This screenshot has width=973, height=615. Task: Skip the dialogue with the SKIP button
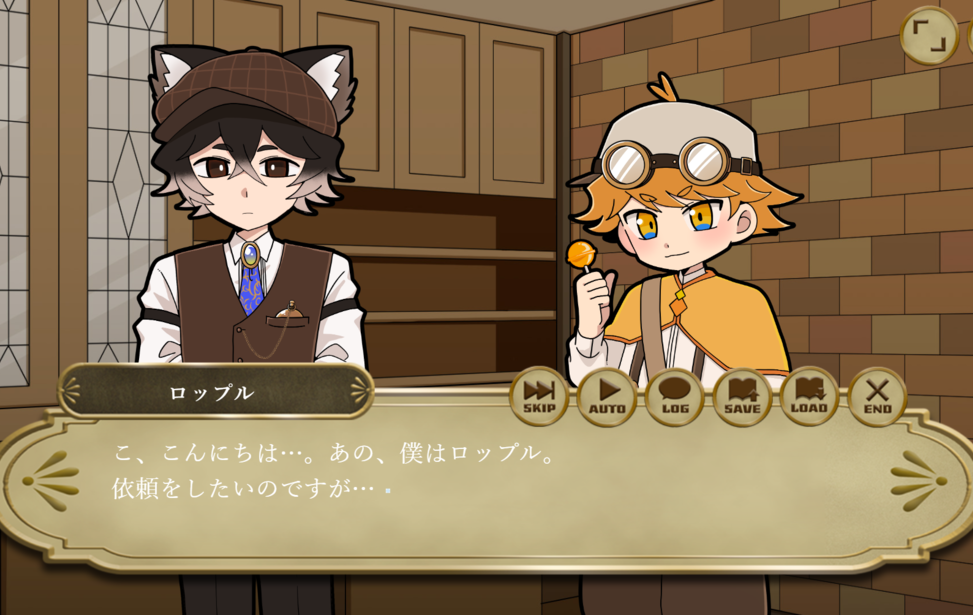[x=539, y=396]
